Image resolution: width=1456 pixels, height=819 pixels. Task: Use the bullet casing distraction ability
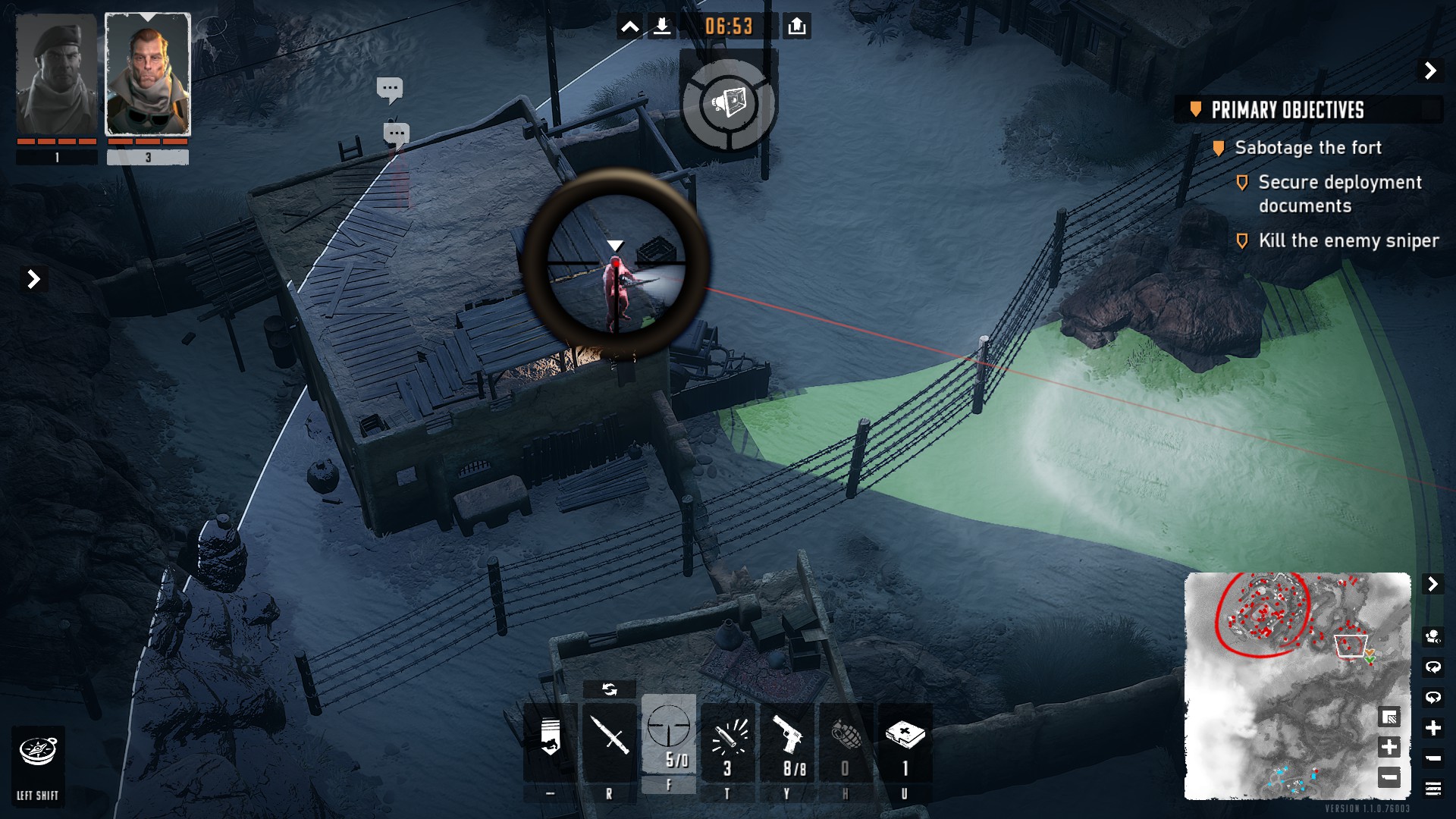(x=728, y=741)
